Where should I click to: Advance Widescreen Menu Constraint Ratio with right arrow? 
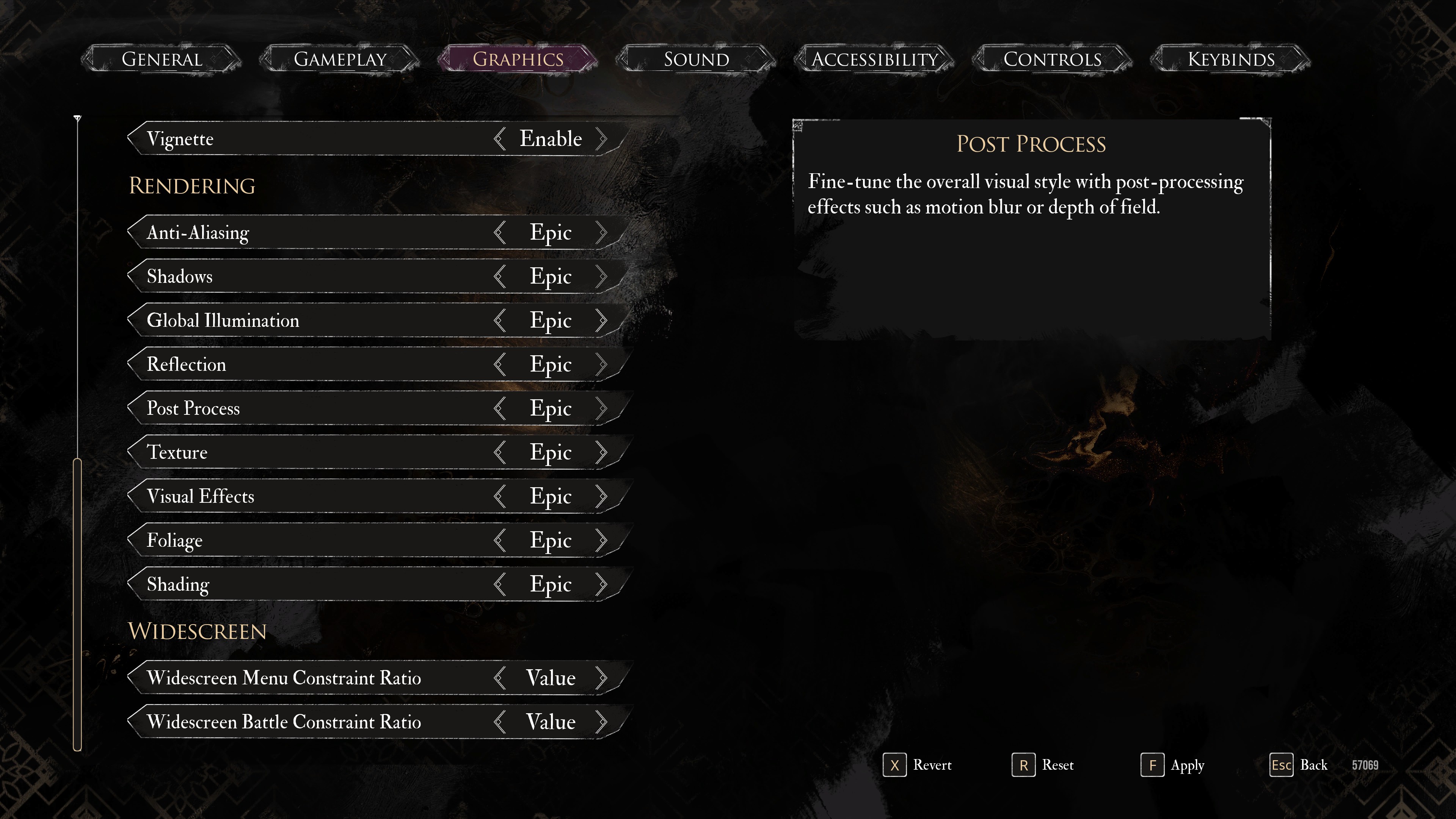(601, 678)
